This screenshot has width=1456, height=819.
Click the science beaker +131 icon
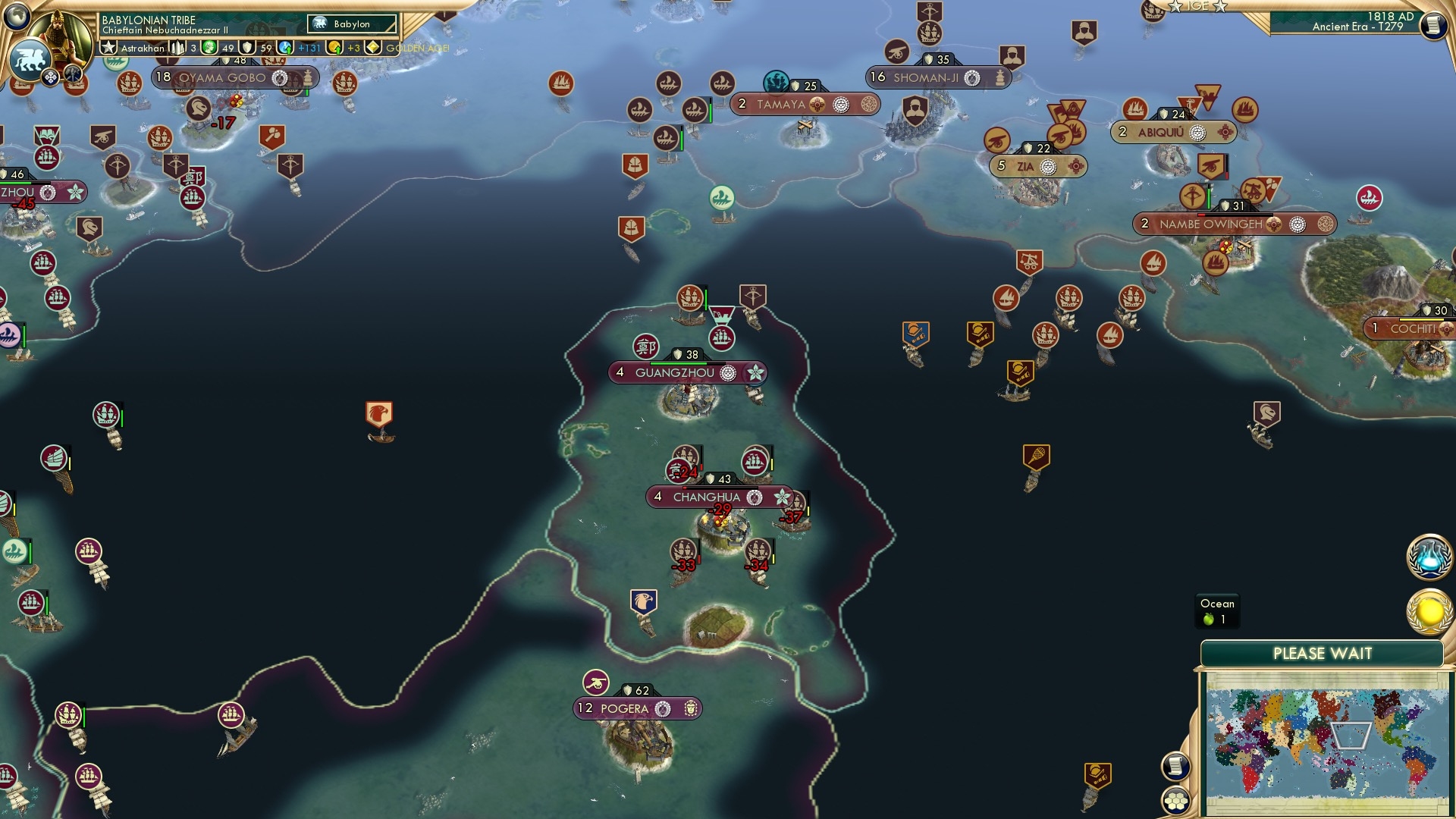coord(287,48)
